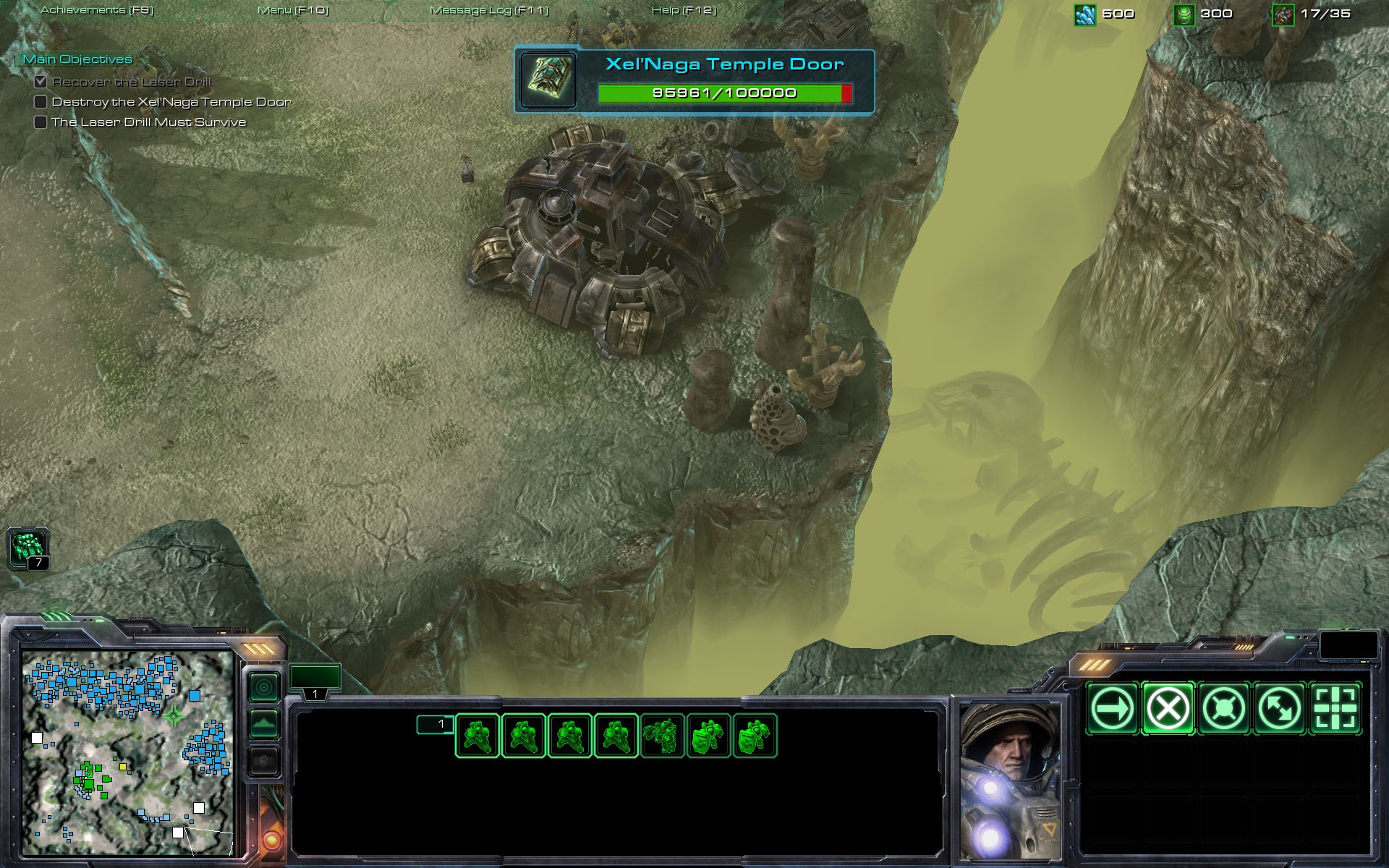Open the Message Log
This screenshot has height=868, width=1389.
coord(489,10)
